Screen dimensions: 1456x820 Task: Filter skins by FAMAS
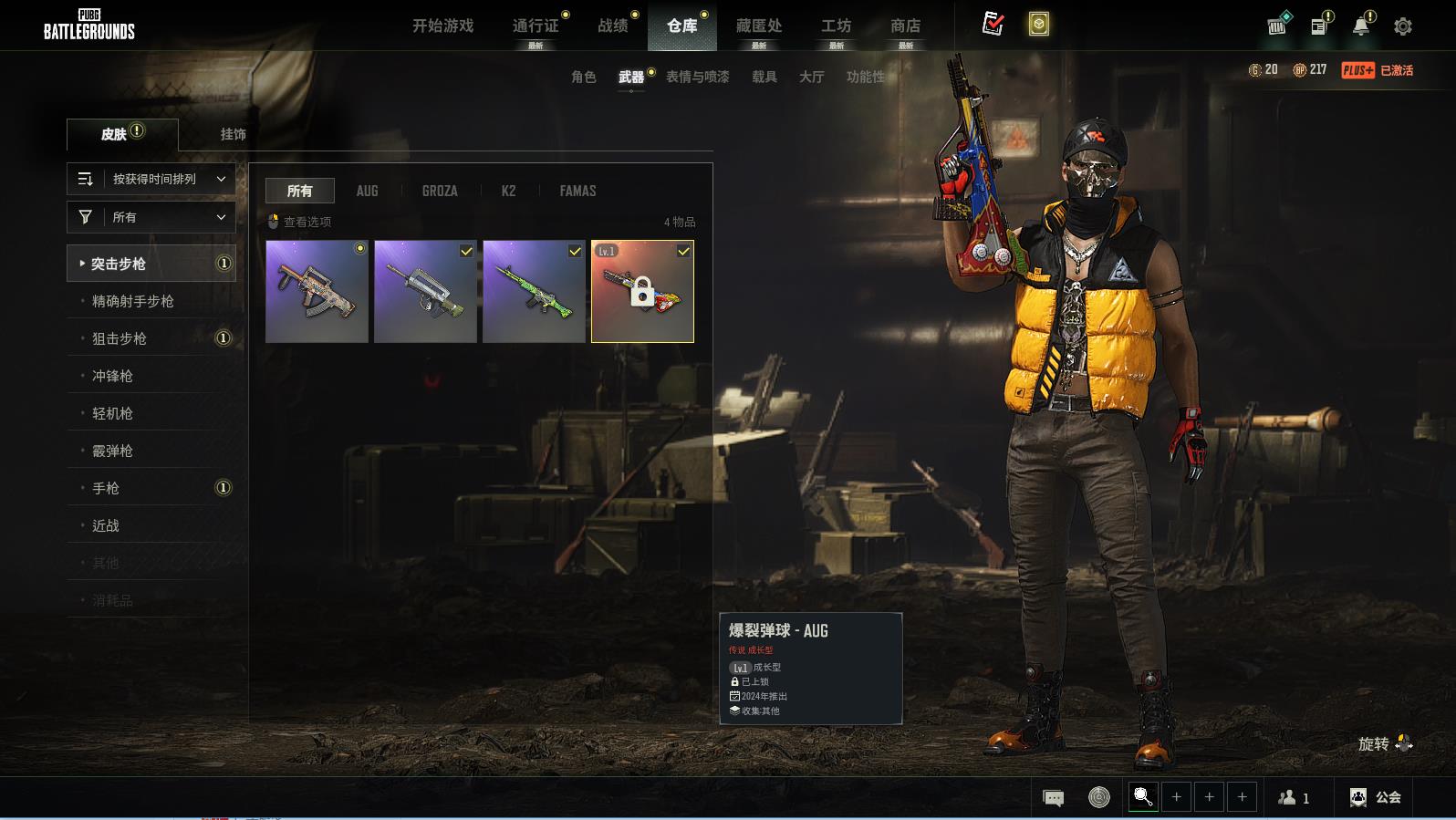pos(577,191)
